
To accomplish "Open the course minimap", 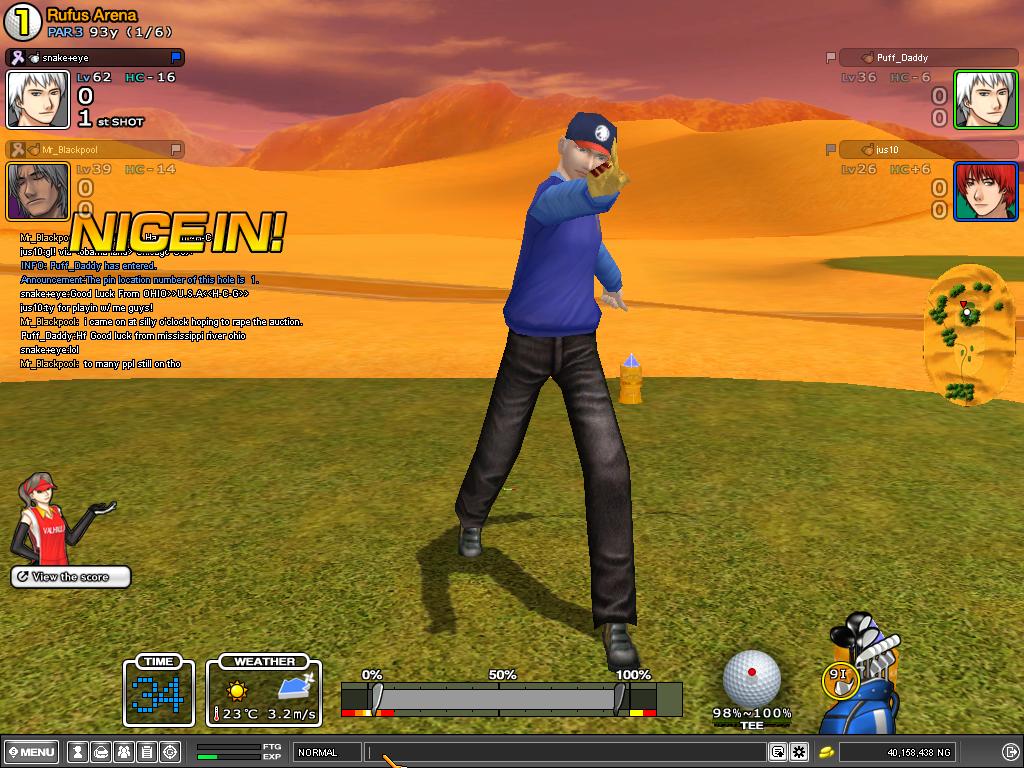I will (x=961, y=335).
